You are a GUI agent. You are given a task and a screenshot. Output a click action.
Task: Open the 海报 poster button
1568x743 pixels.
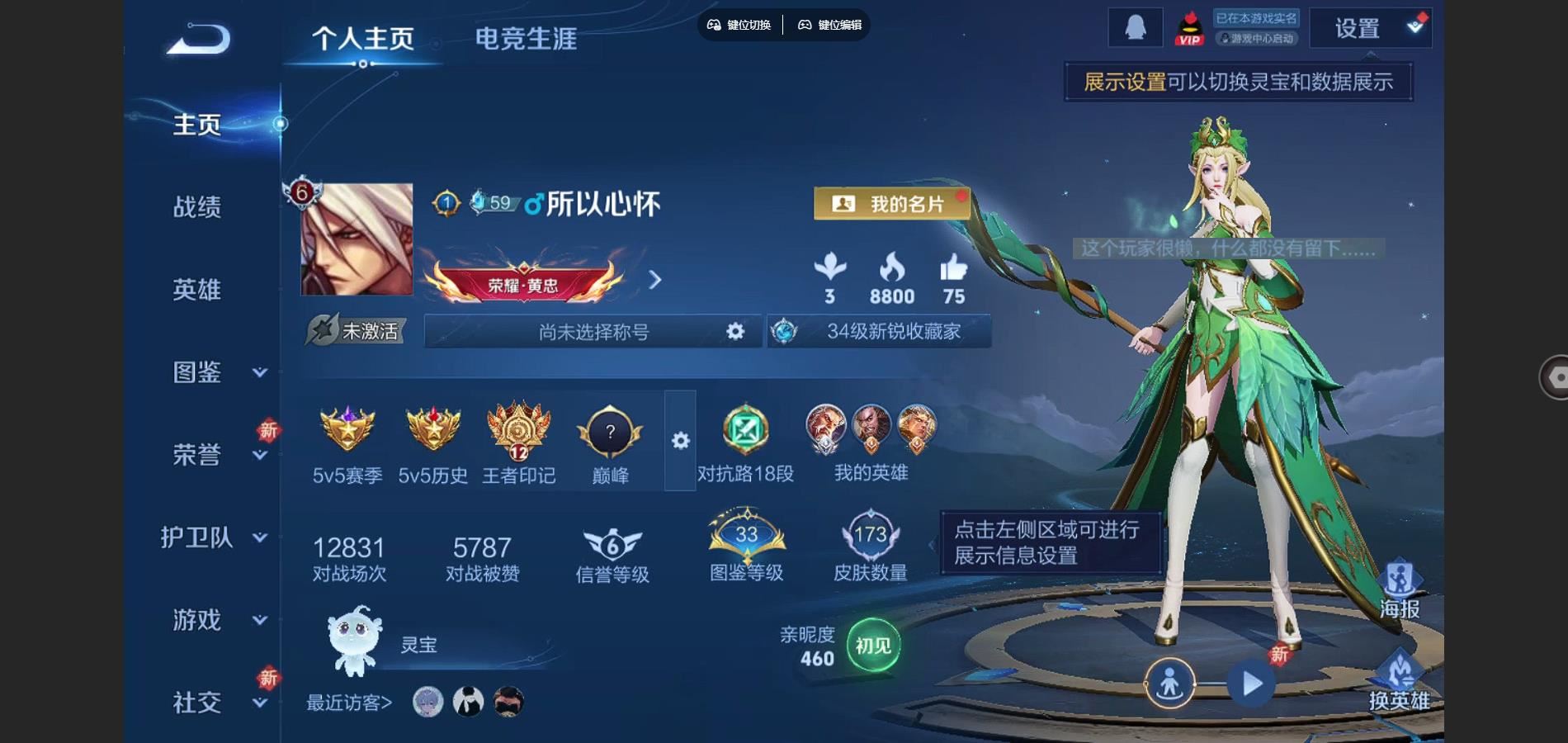pyautogui.click(x=1400, y=590)
